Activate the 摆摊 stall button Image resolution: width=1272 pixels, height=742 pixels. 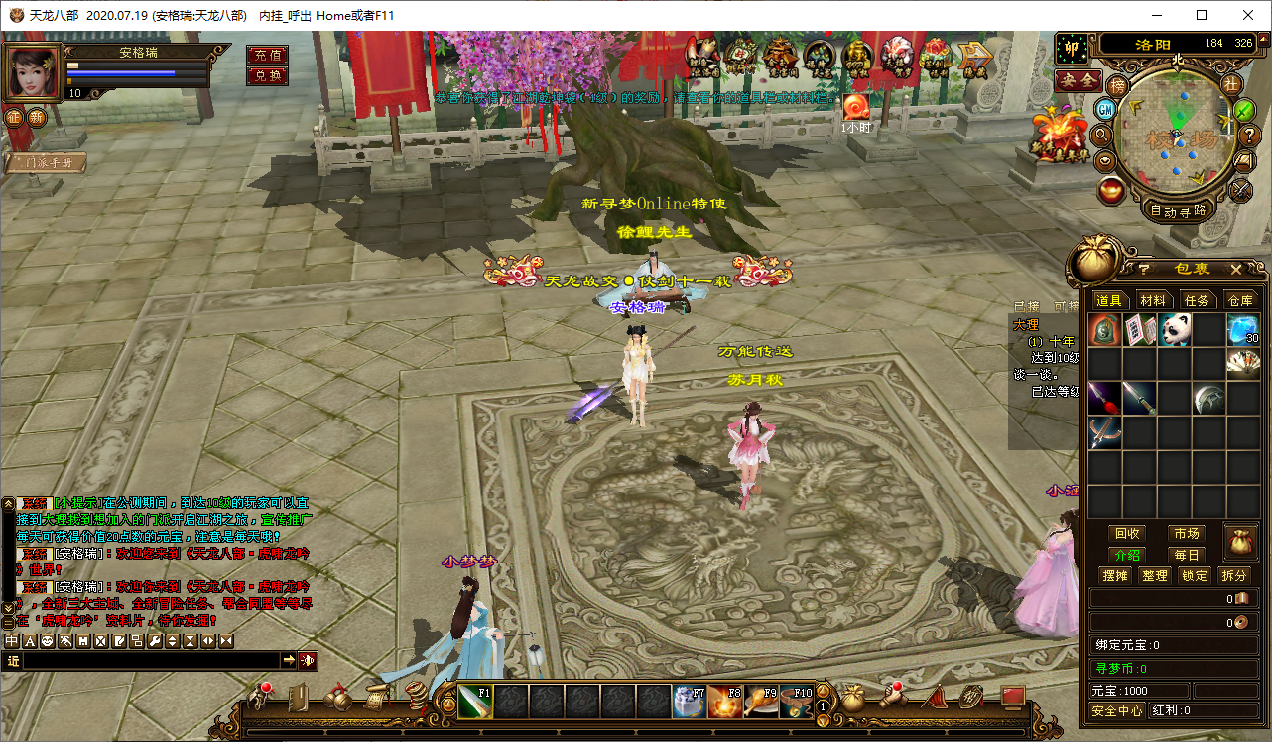pos(1114,575)
